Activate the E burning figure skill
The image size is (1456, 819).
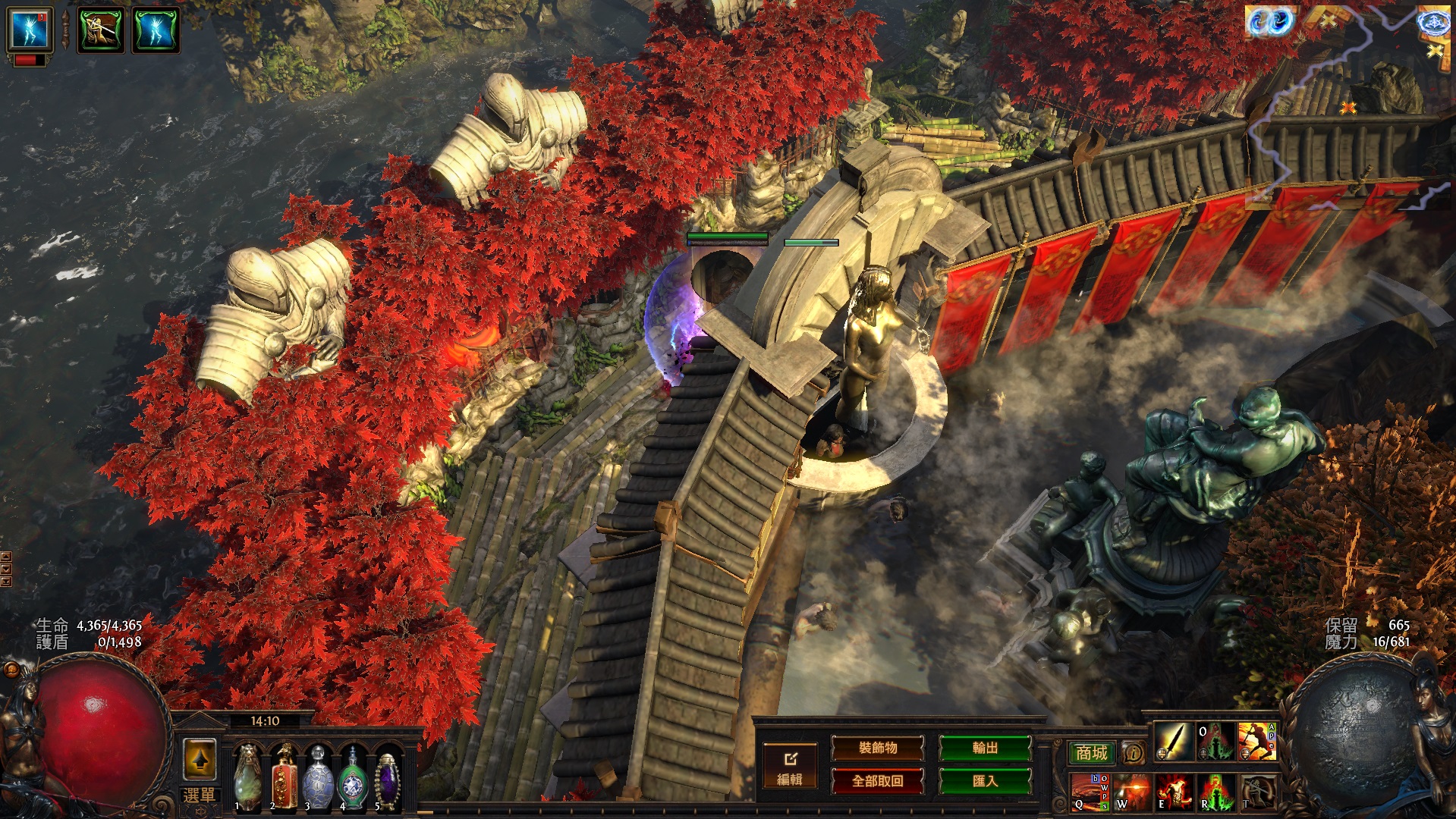point(1174,792)
